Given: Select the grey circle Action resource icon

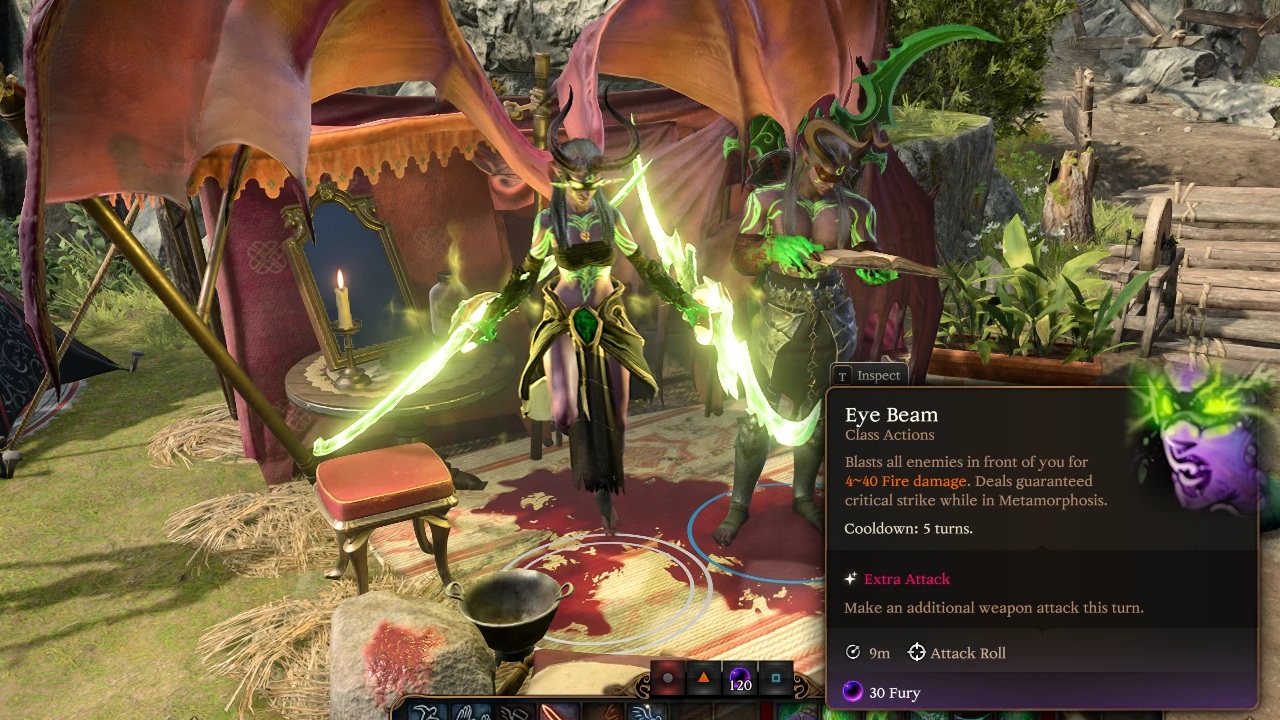Looking at the screenshot, I should [668, 678].
